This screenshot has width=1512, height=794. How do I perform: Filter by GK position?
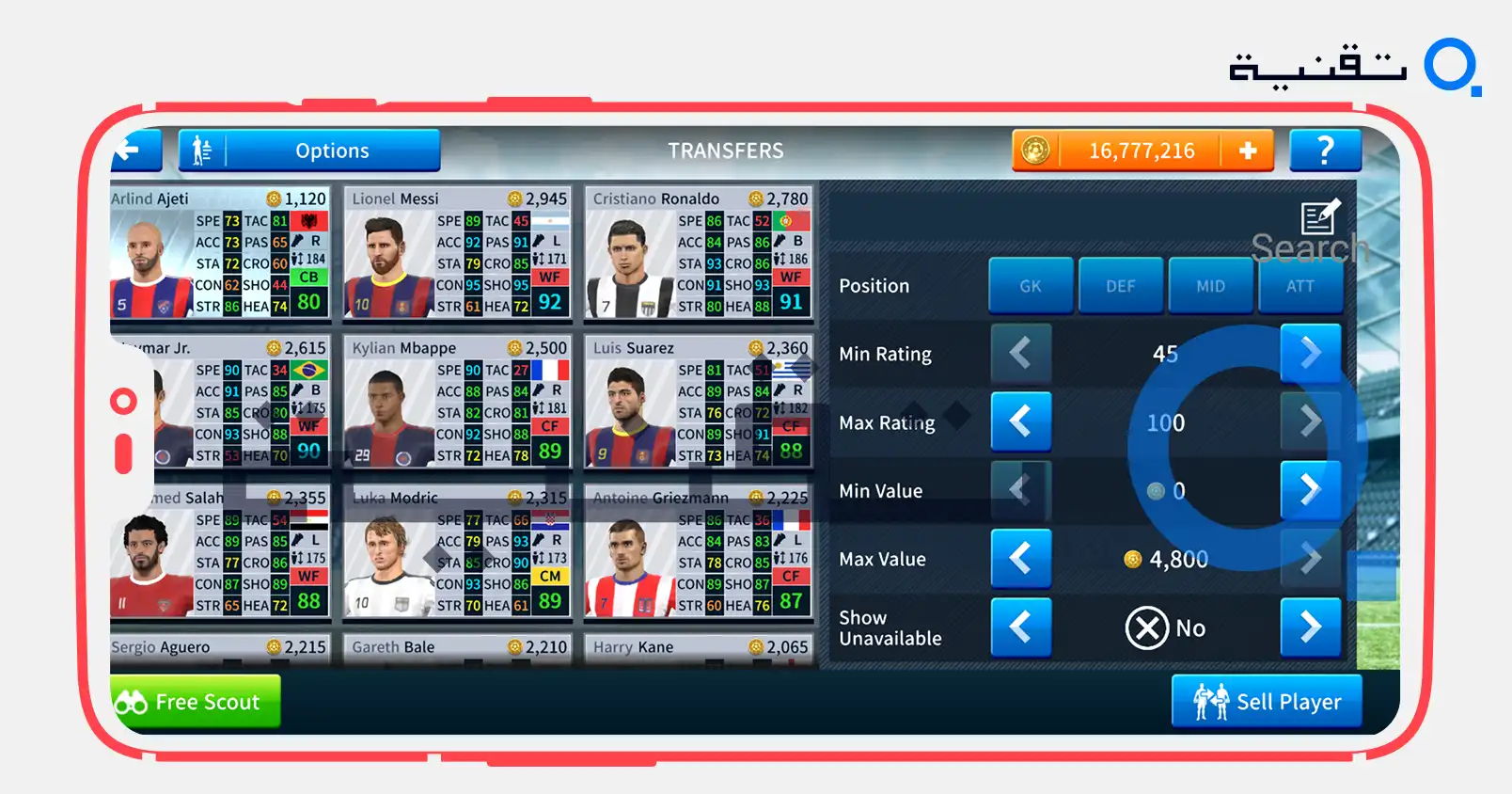pyautogui.click(x=1031, y=286)
